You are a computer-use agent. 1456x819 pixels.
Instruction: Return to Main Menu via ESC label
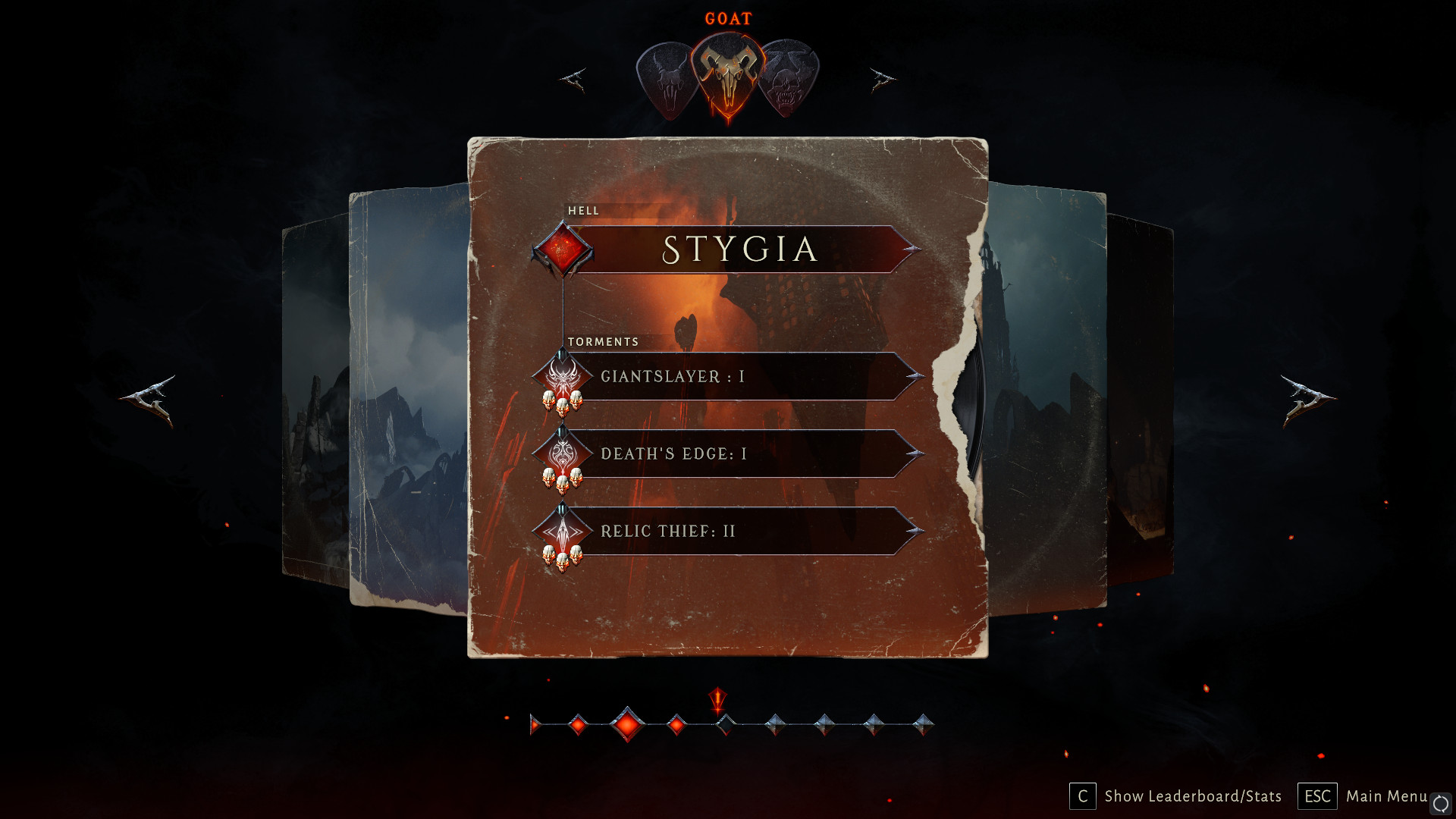pyautogui.click(x=1318, y=796)
